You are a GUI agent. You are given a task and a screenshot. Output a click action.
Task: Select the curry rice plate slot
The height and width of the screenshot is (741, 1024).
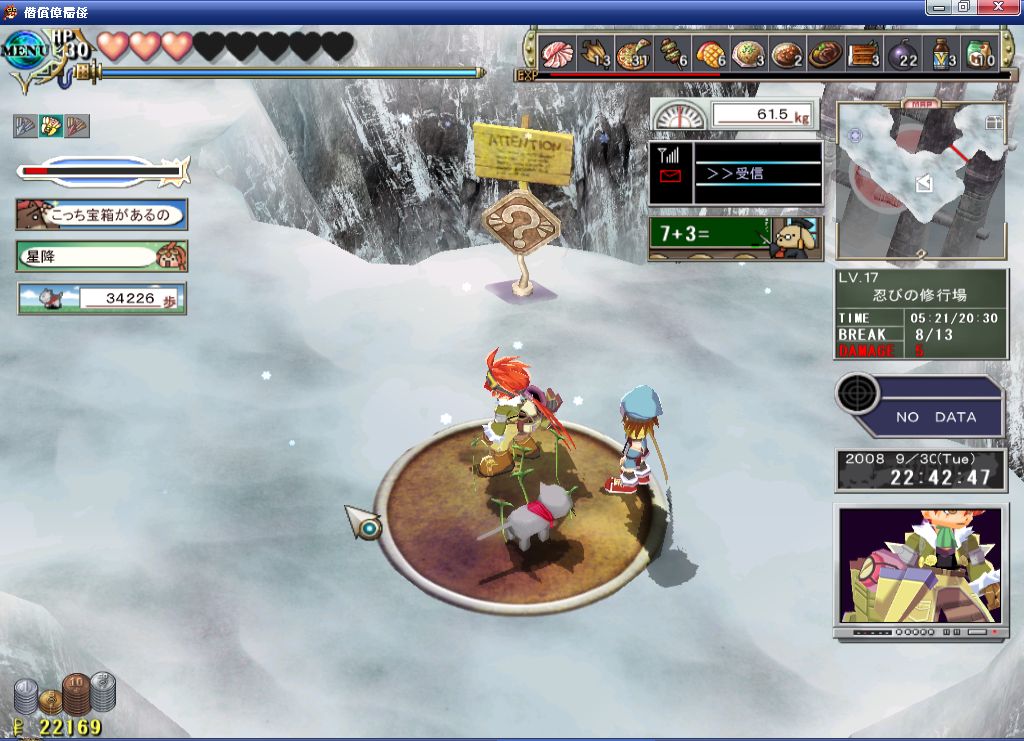(x=787, y=53)
